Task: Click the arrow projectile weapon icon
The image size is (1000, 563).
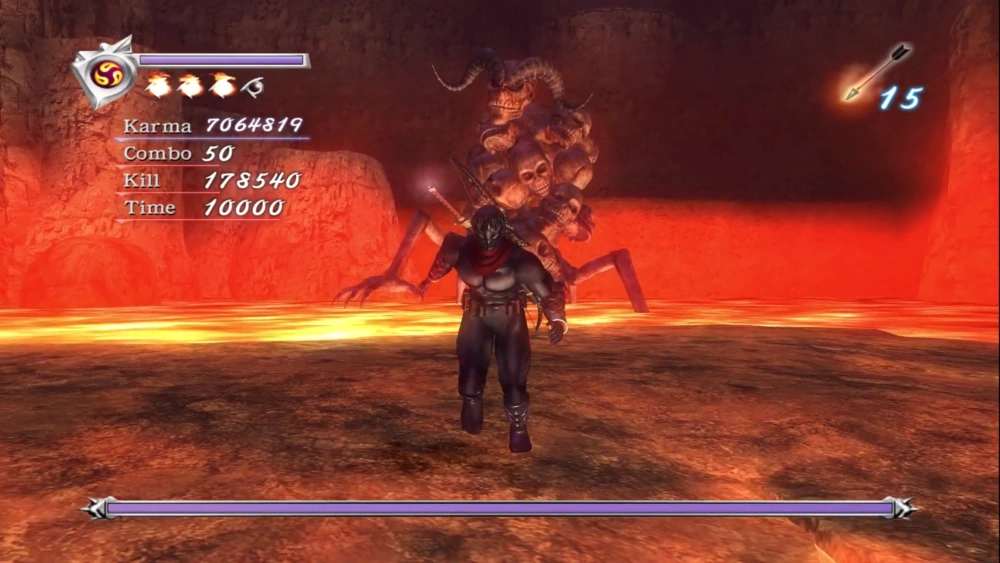Action: 875,70
